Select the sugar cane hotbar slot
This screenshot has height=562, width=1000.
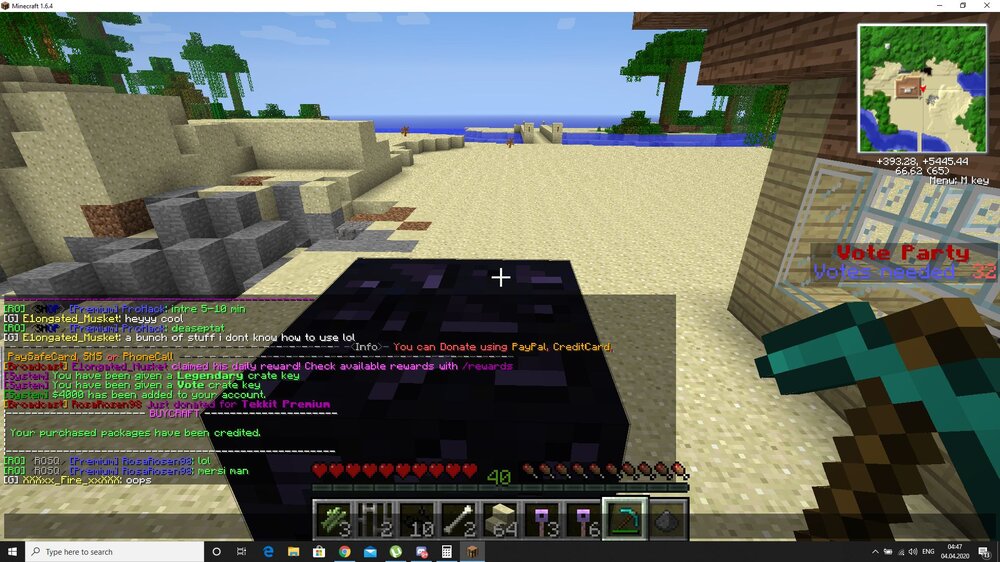coord(332,520)
